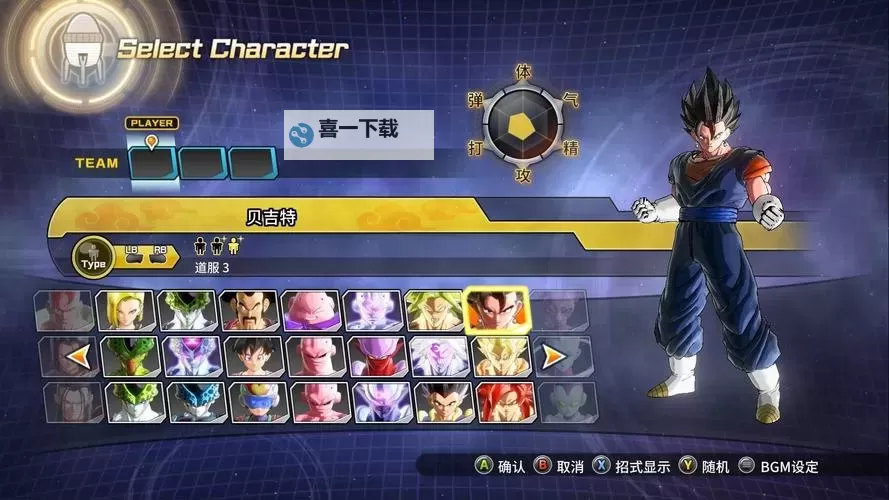Select the Android 18 blonde portrait
This screenshot has width=889, height=500.
[126, 311]
